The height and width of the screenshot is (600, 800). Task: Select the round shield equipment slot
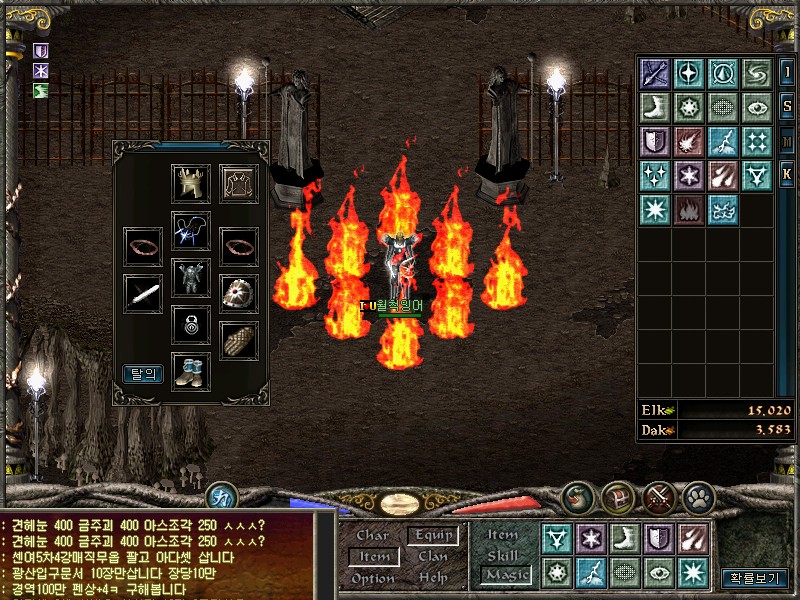239,293
